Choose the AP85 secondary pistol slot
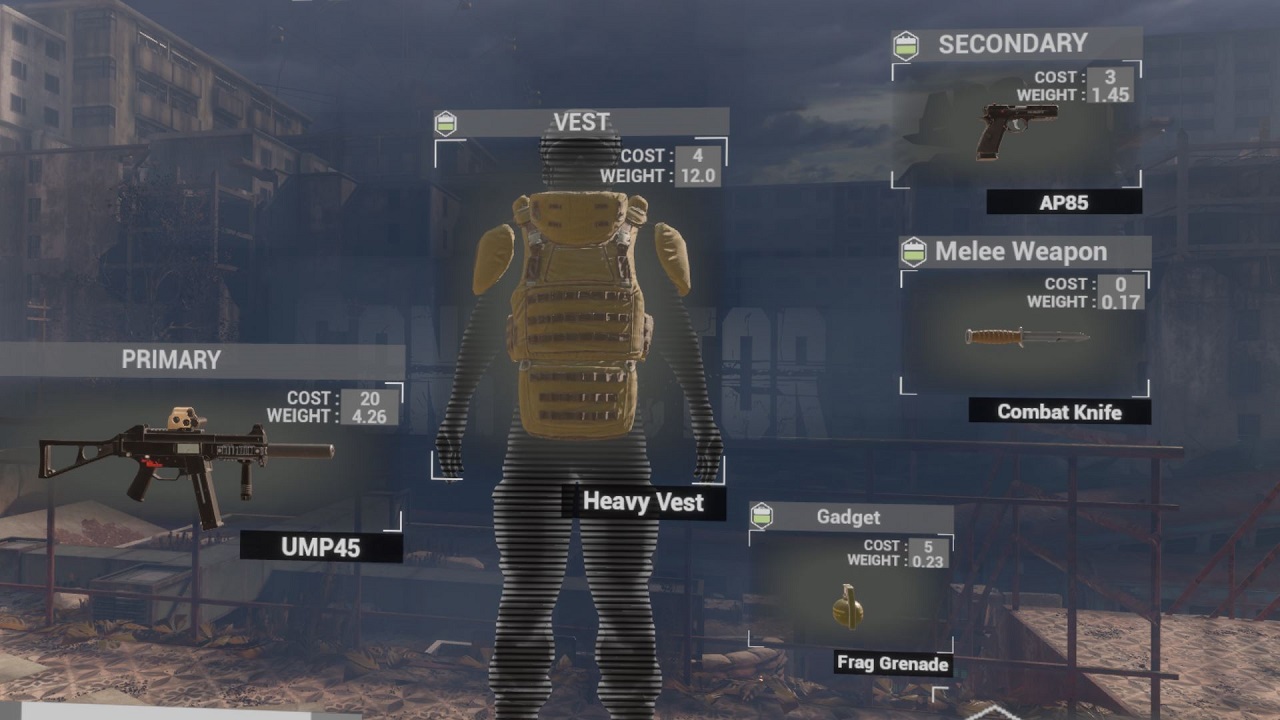Viewport: 1280px width, 720px height. (x=1018, y=130)
